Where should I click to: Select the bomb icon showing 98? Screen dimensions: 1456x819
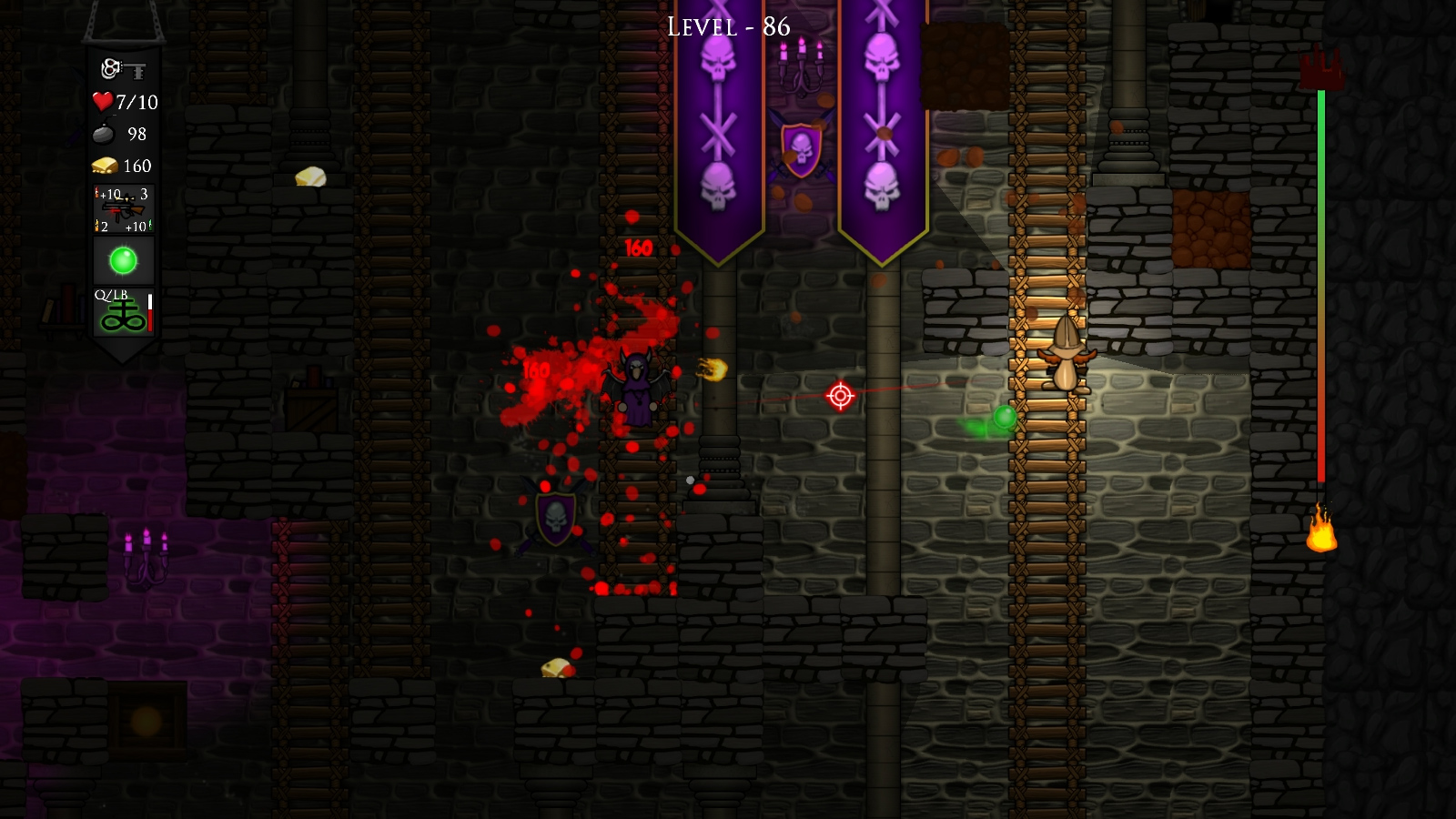(x=103, y=133)
